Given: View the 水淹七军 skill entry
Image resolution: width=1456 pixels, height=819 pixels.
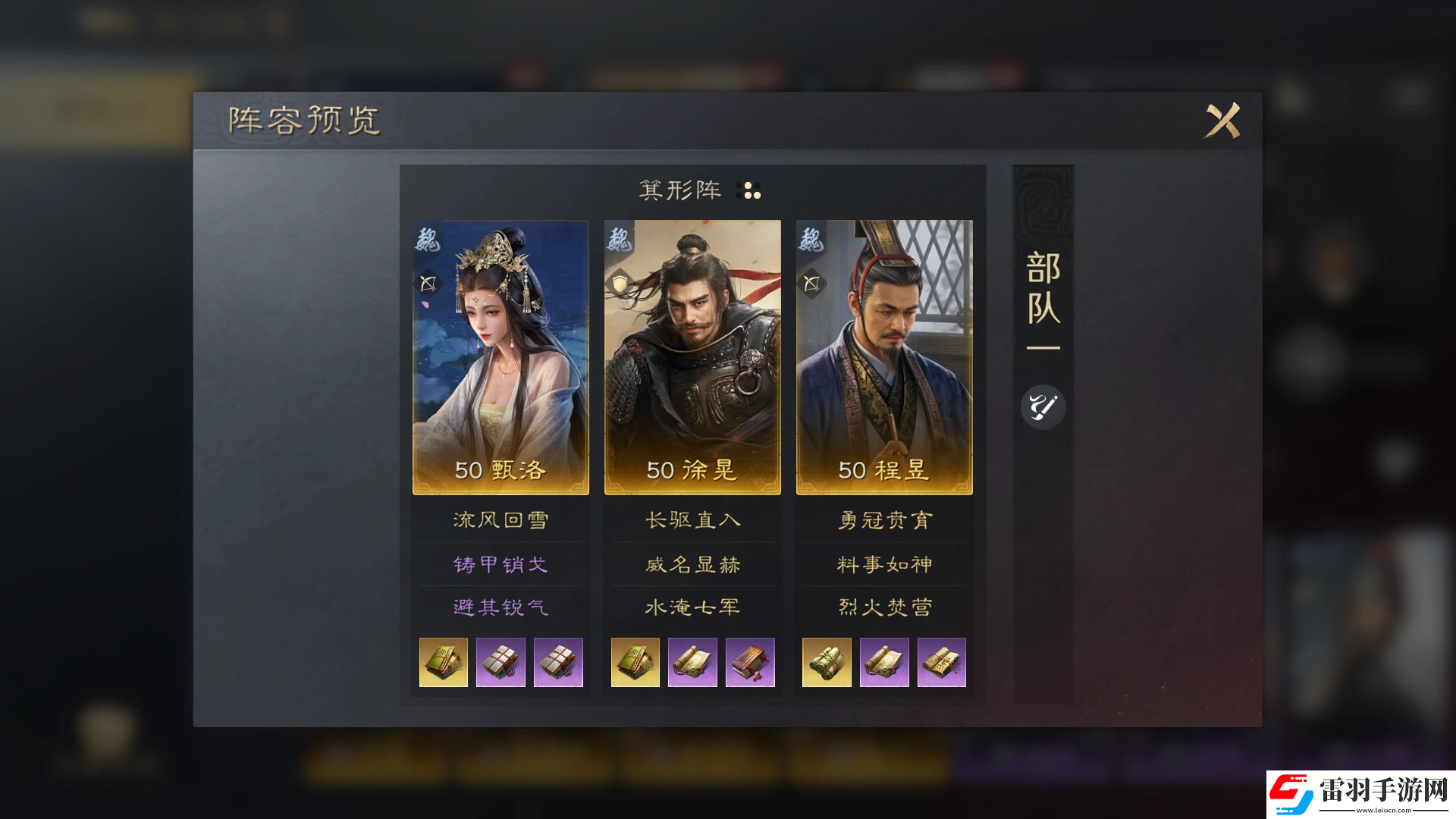Looking at the screenshot, I should click(692, 607).
